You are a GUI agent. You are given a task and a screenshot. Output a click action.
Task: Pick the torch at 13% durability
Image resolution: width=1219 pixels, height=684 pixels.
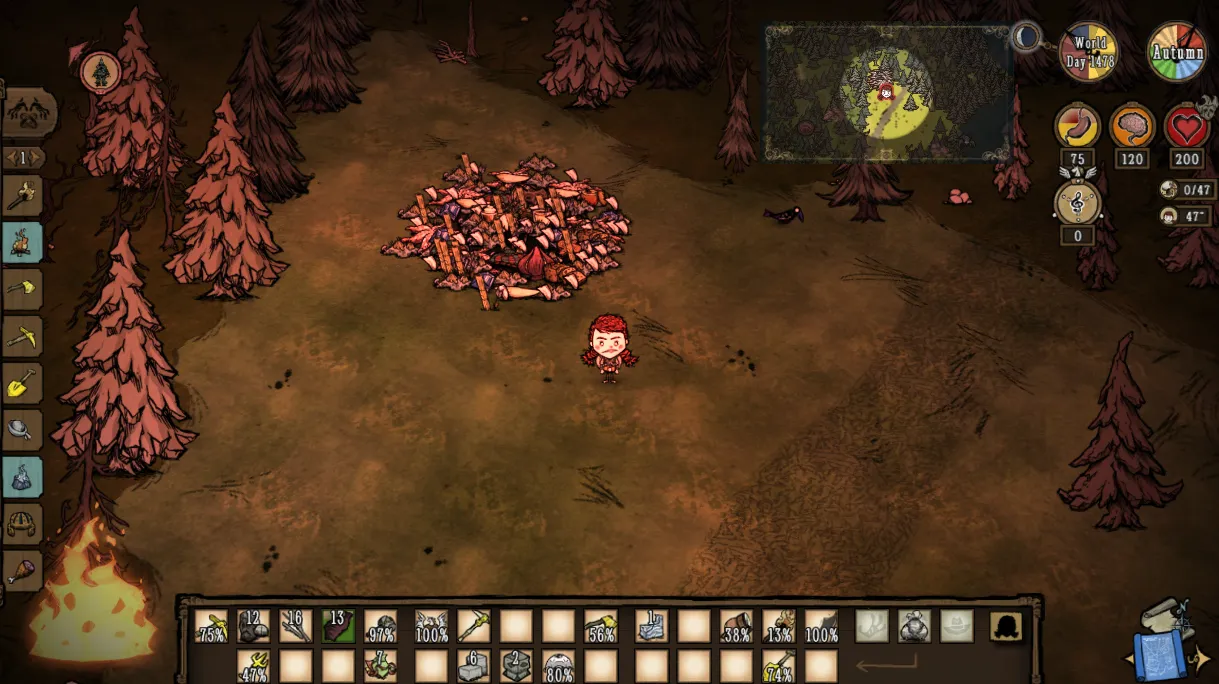click(x=778, y=626)
